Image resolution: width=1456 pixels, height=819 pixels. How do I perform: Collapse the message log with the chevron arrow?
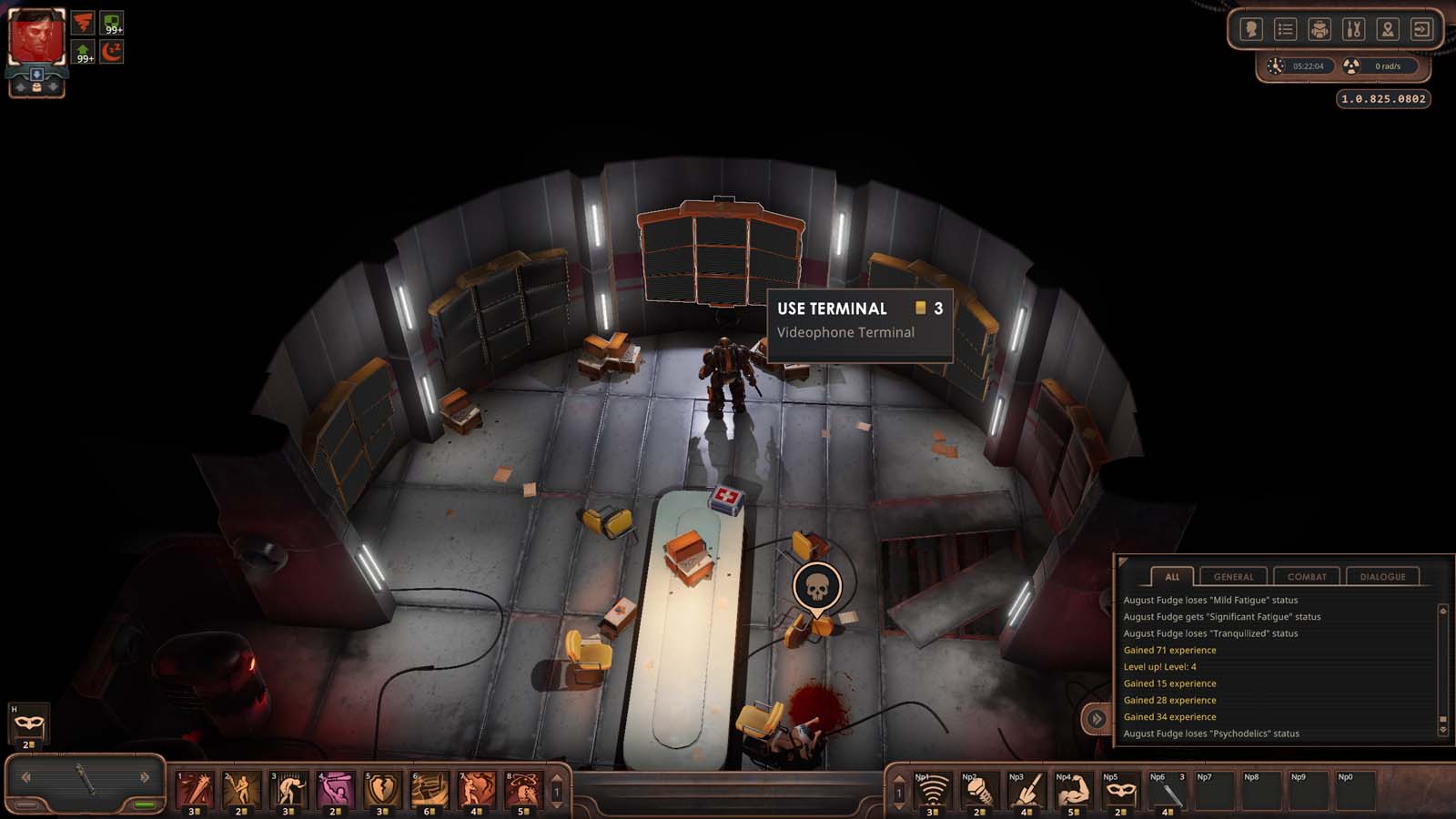(1097, 718)
